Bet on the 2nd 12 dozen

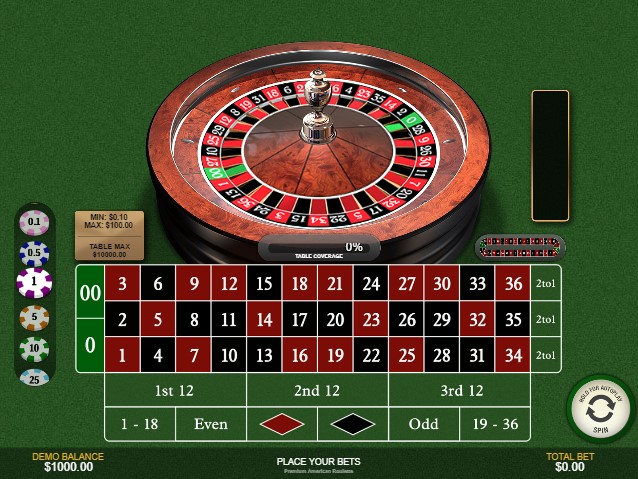tap(317, 391)
